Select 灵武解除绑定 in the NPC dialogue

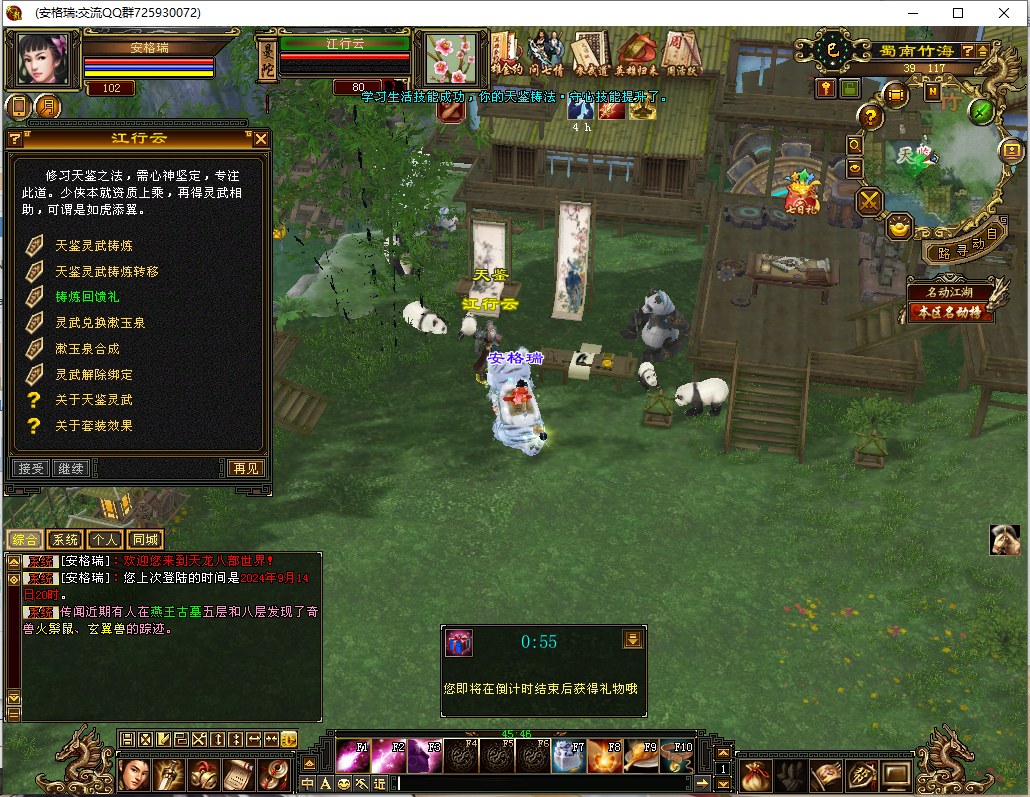click(x=93, y=375)
